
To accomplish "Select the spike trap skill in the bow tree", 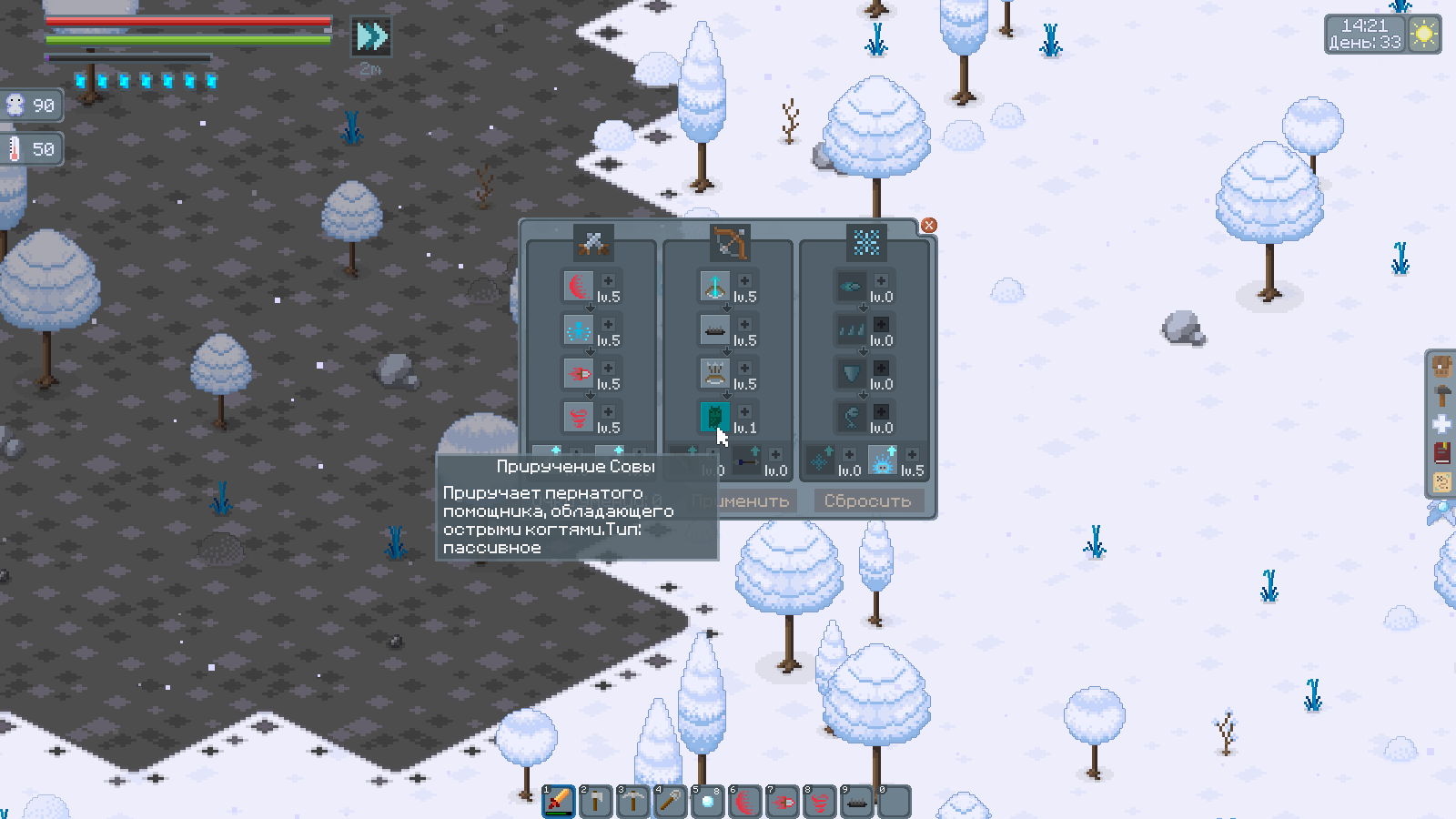I will pyautogui.click(x=714, y=329).
